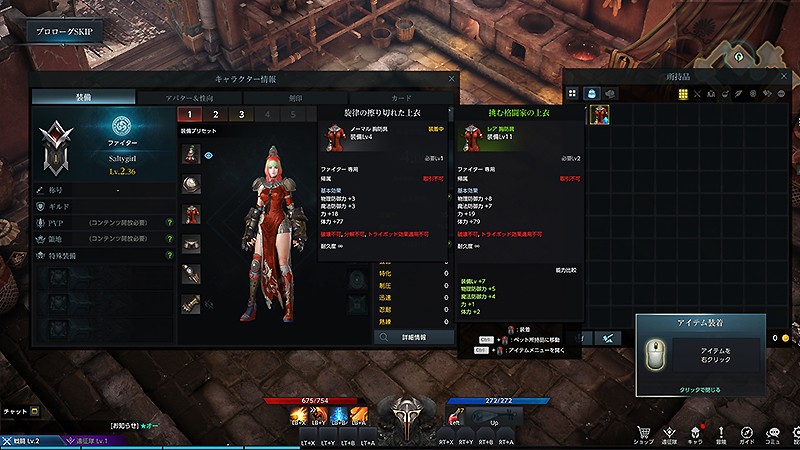The height and width of the screenshot is (450, 800).
Task: Select the equipped red chest armor slot
Action: 191,213
